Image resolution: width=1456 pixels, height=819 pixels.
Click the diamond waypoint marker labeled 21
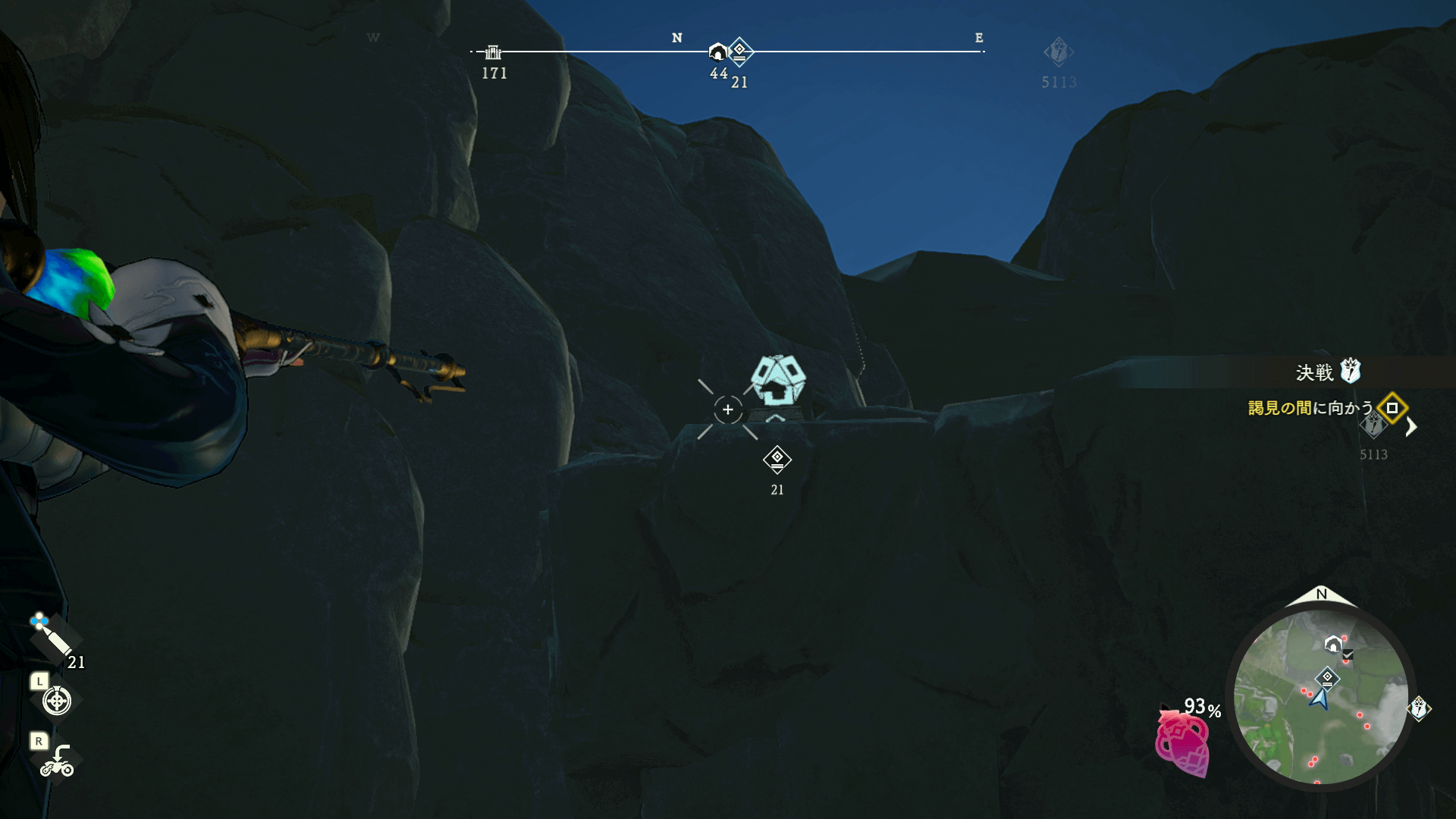pos(777,460)
